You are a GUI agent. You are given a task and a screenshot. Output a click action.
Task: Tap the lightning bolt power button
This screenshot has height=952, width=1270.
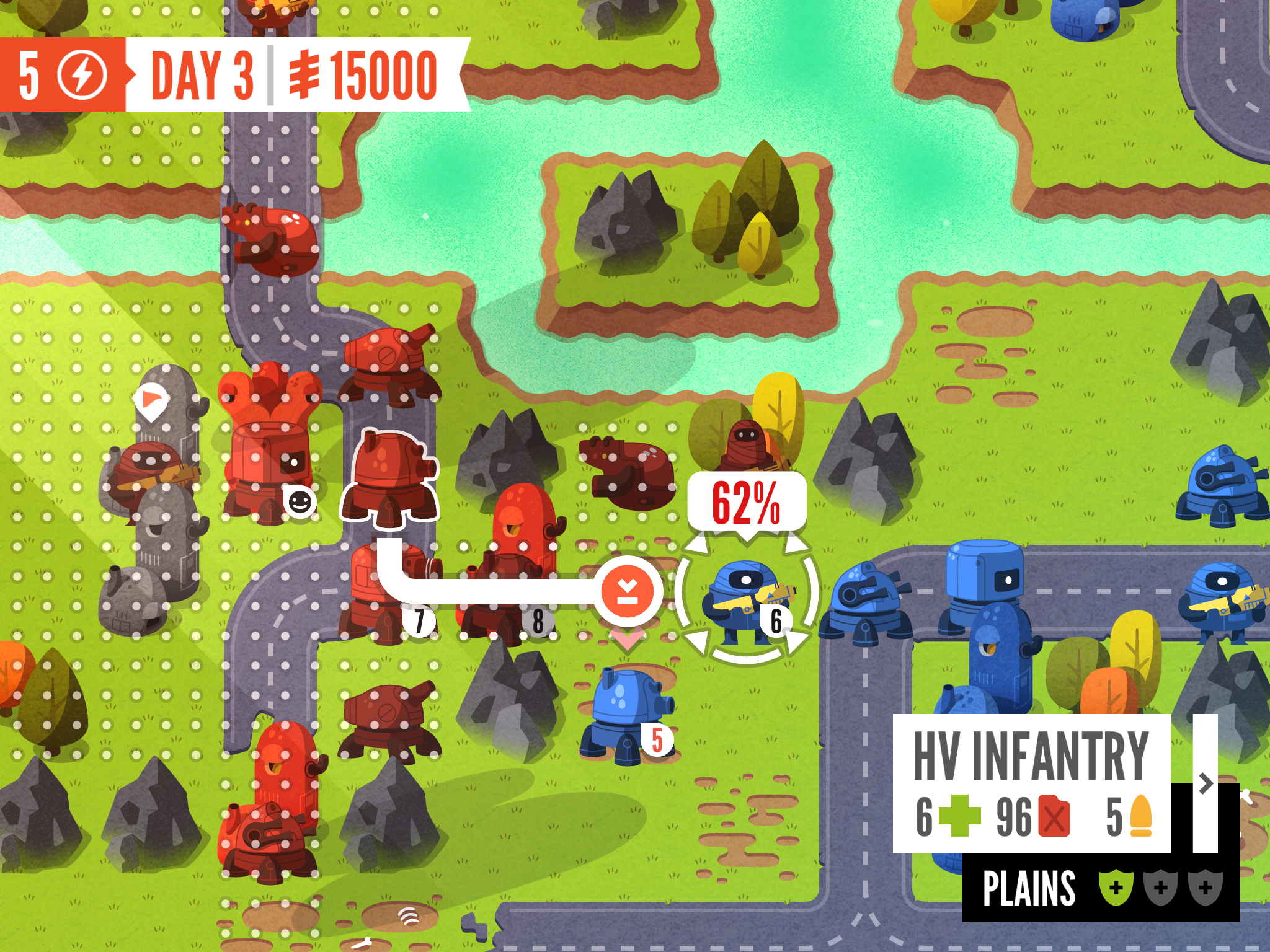tap(82, 76)
